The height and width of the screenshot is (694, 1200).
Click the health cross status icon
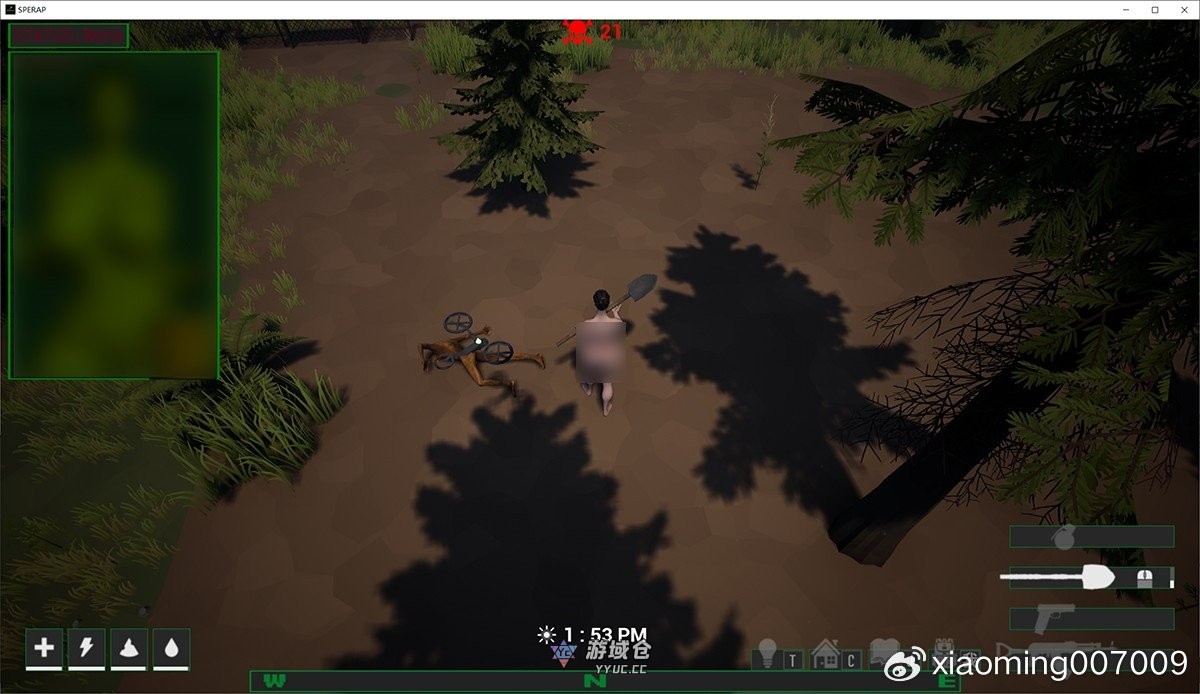(45, 648)
